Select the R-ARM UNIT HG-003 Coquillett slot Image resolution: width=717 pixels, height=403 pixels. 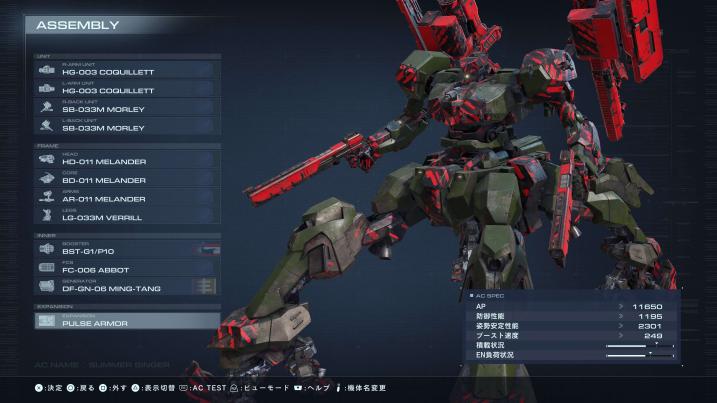(125, 70)
